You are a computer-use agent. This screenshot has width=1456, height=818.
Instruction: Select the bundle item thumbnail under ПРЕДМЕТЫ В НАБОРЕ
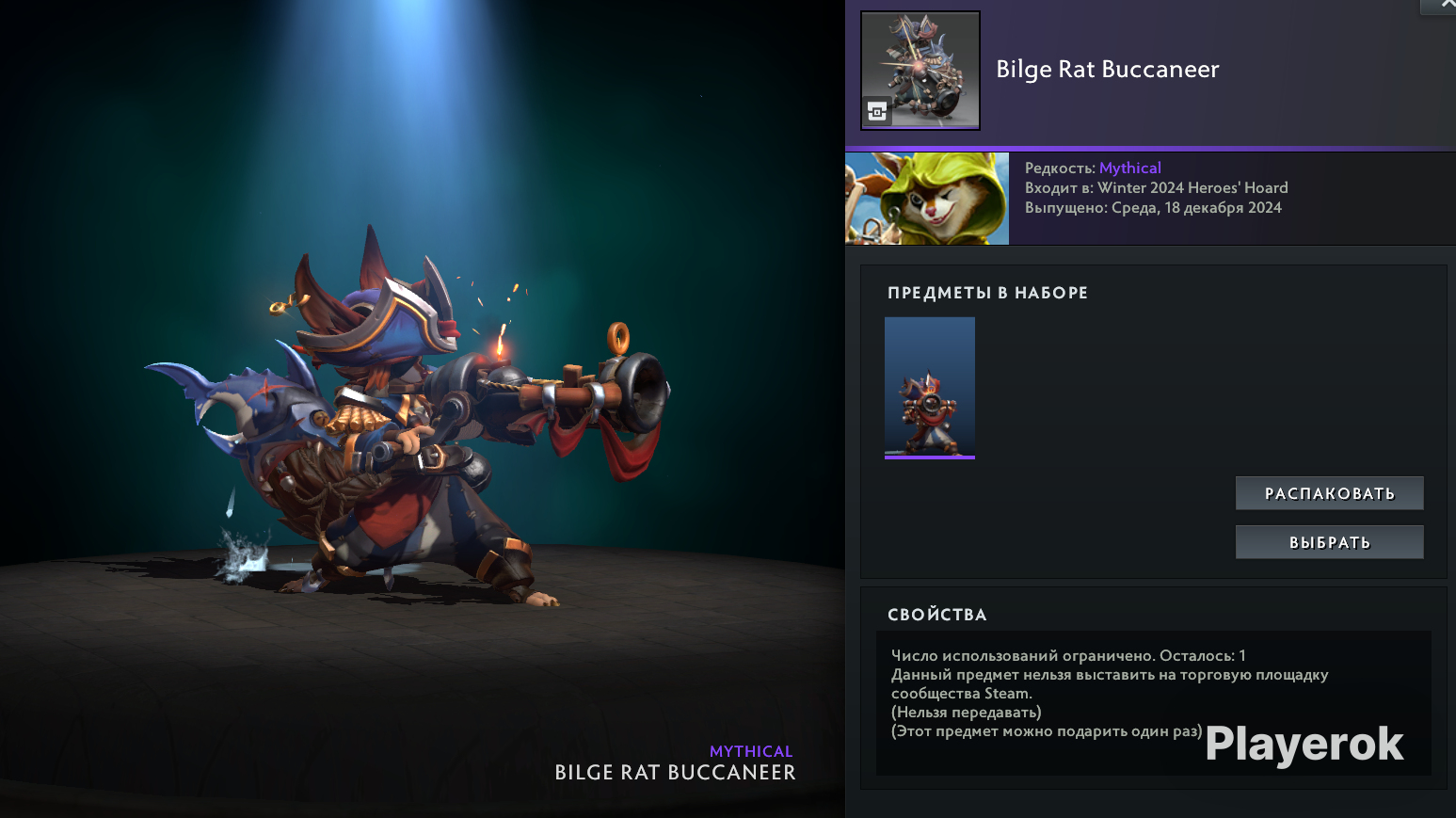coord(930,387)
